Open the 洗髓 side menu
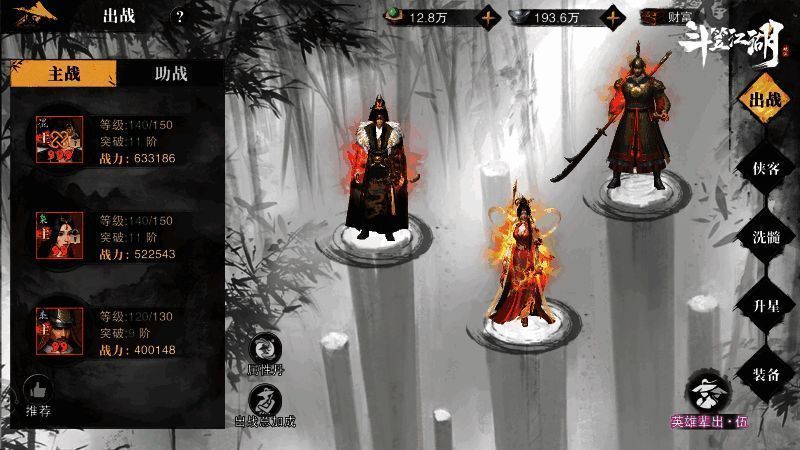 coord(765,237)
